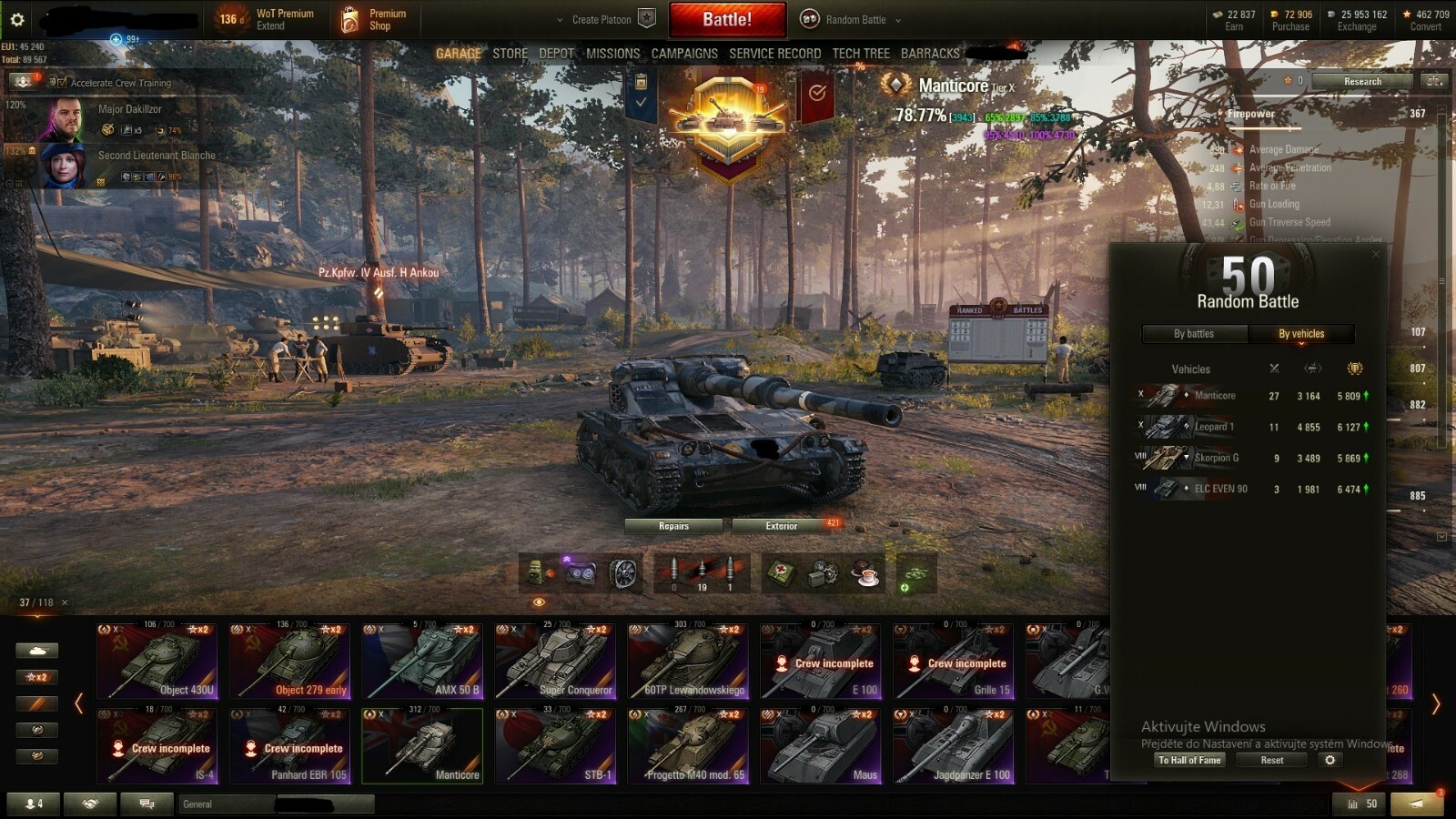This screenshot has height=819, width=1456.
Task: Open the spall liner equipment slot icon
Action: 537,571
